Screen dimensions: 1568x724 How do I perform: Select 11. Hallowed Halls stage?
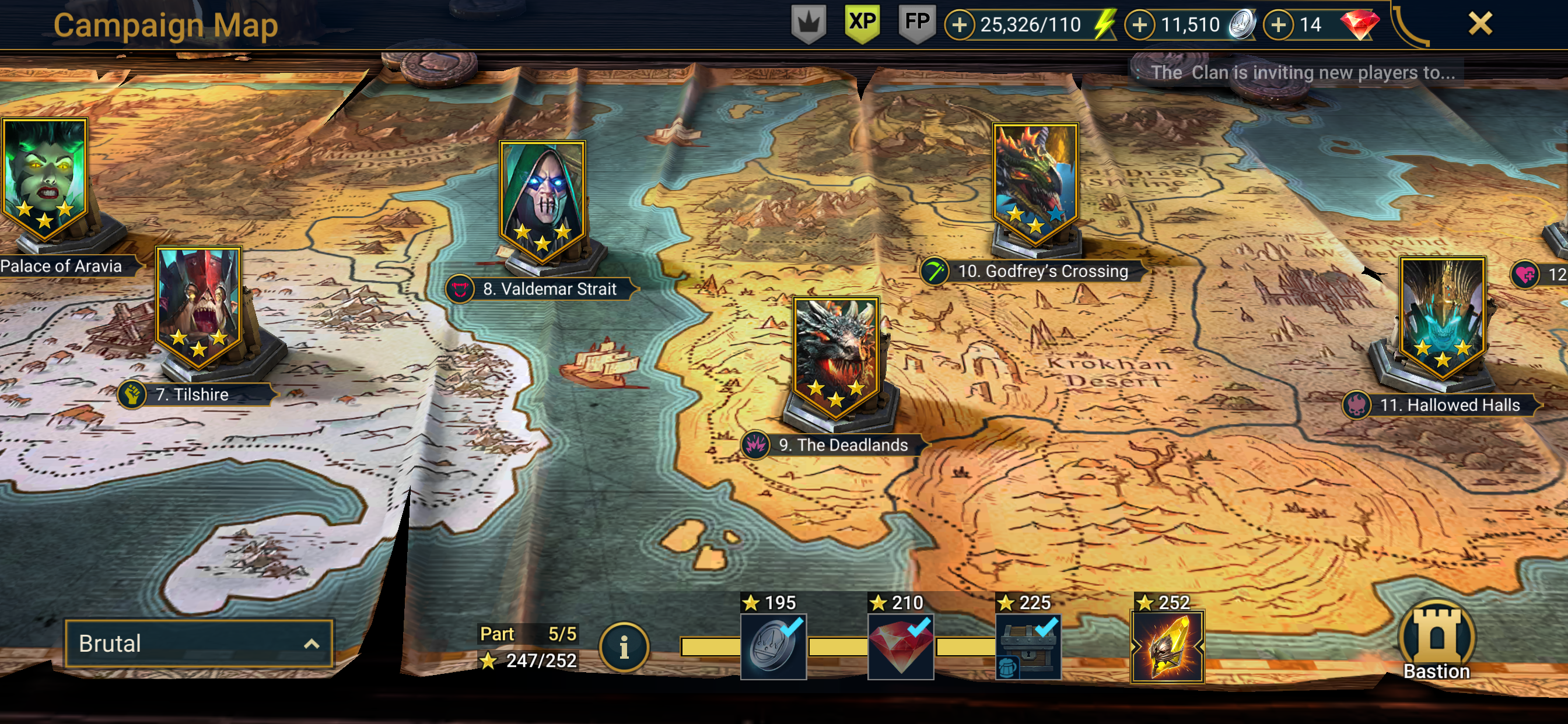[x=1442, y=318]
